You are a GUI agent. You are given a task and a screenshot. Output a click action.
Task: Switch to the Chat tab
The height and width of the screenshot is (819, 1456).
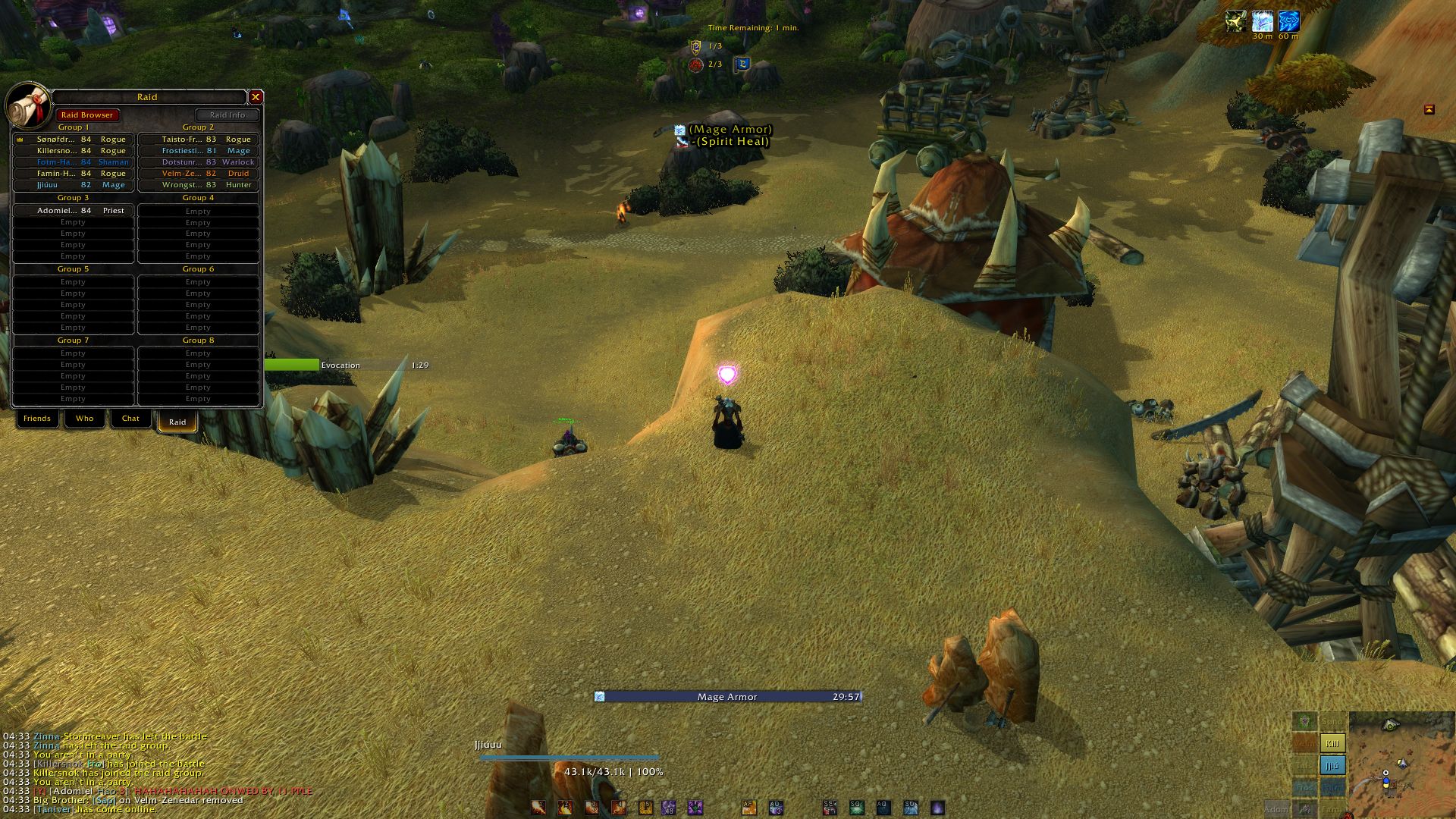coord(130,419)
